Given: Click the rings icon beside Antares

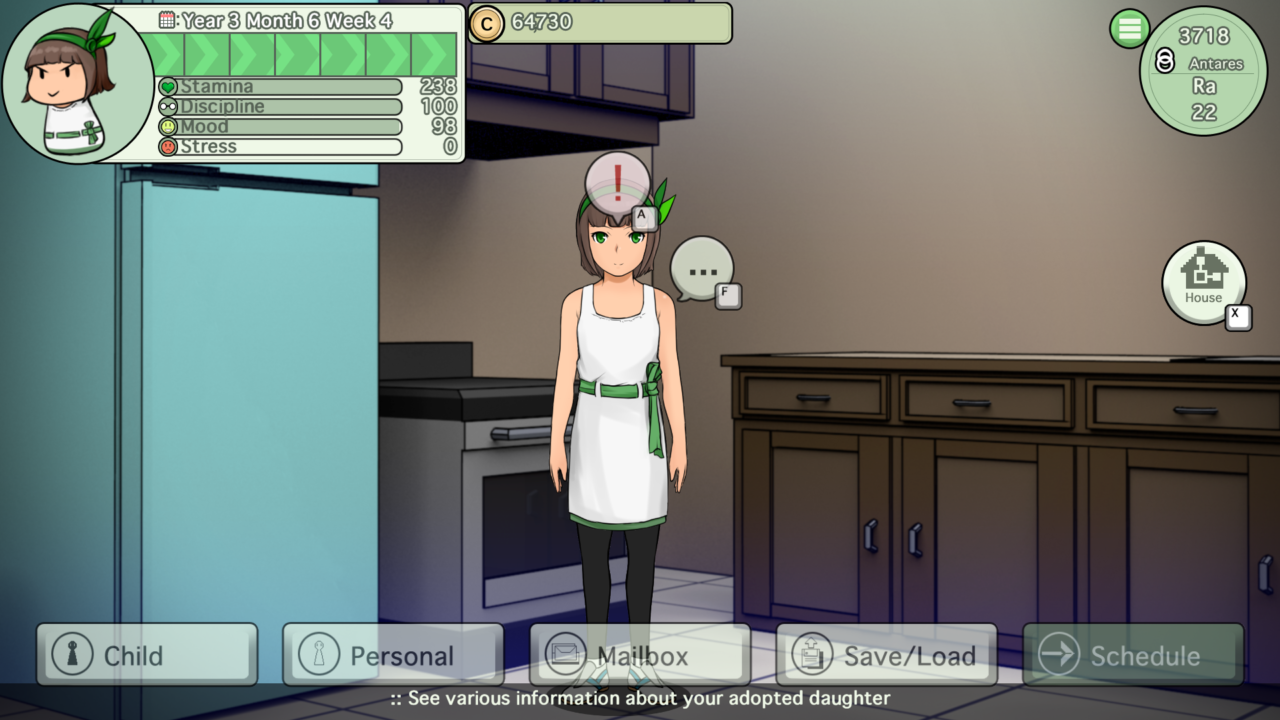Looking at the screenshot, I should tap(1165, 60).
